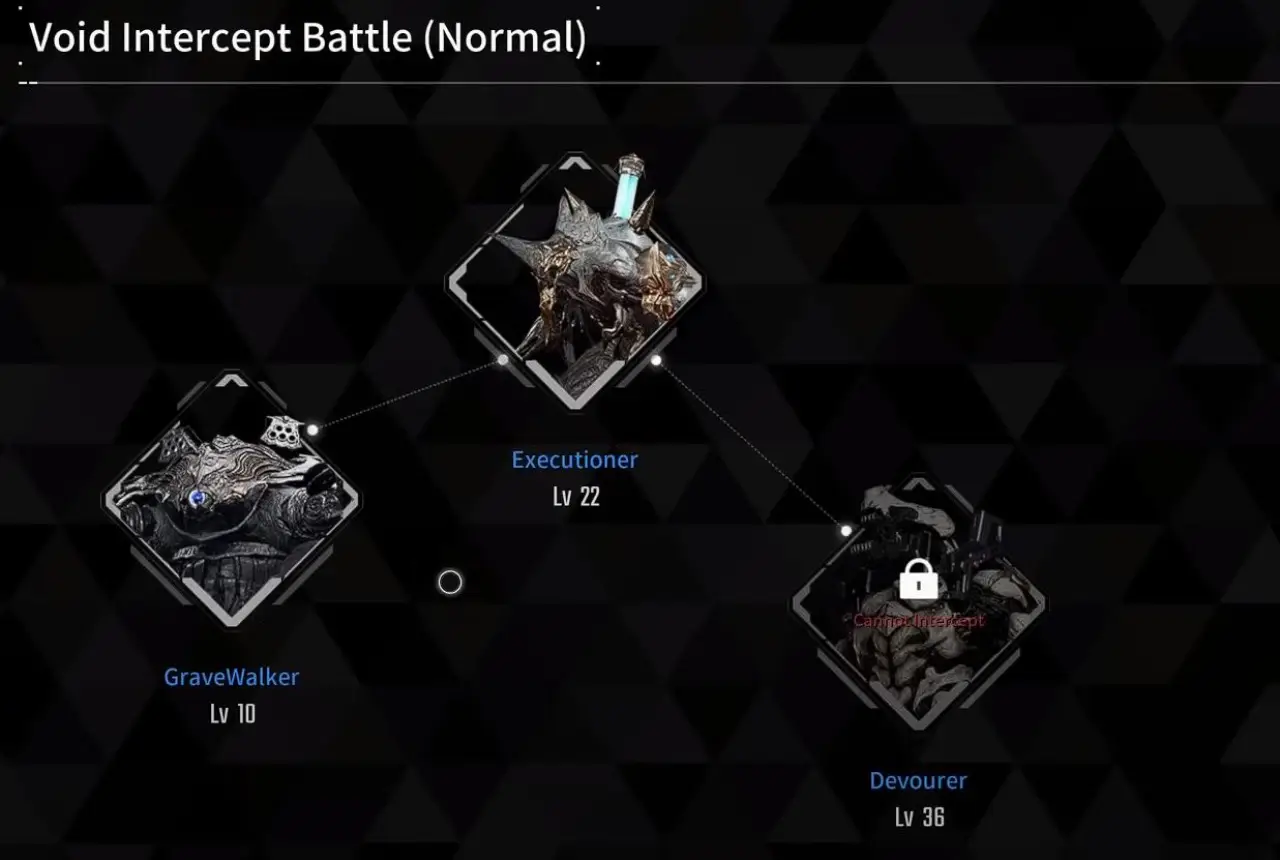Expand the GraveWalker diamond frame
This screenshot has width=1280, height=860.
click(232, 500)
